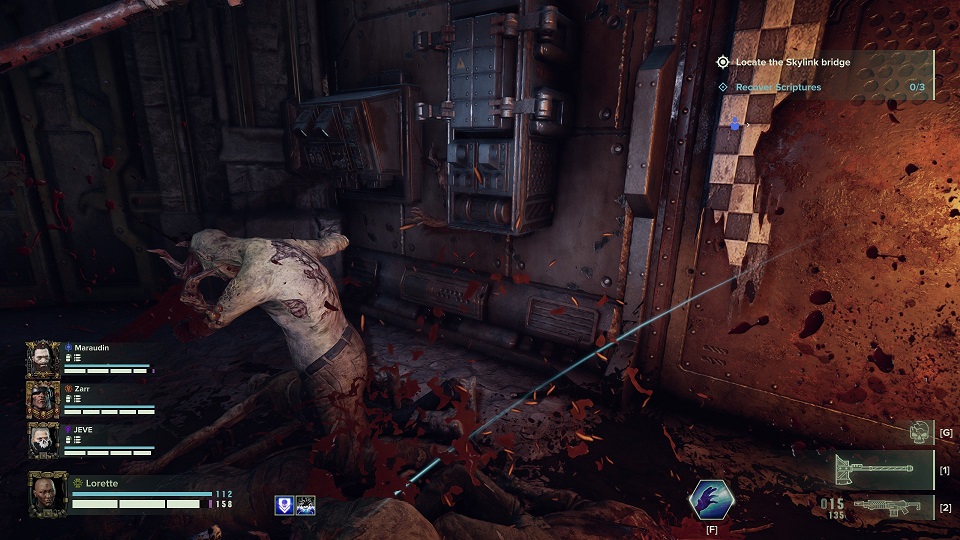
Task: Click the blue shield buff icon
Action: (x=283, y=506)
